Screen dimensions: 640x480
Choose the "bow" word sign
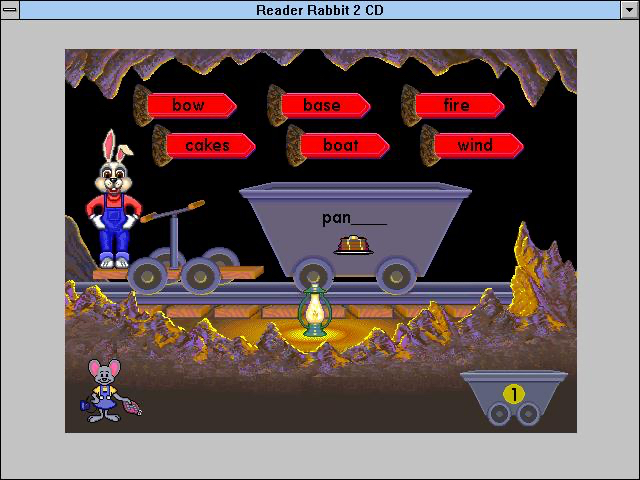[189, 105]
